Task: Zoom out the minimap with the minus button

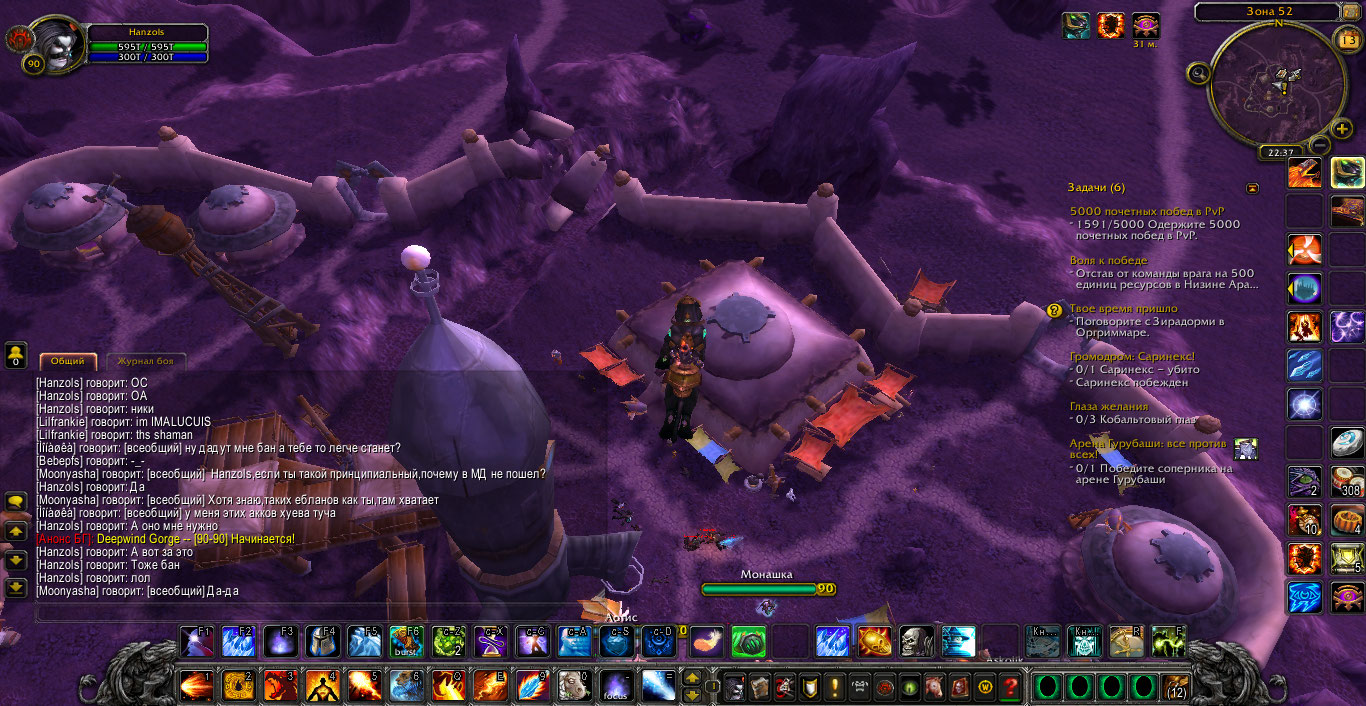Action: point(1318,144)
